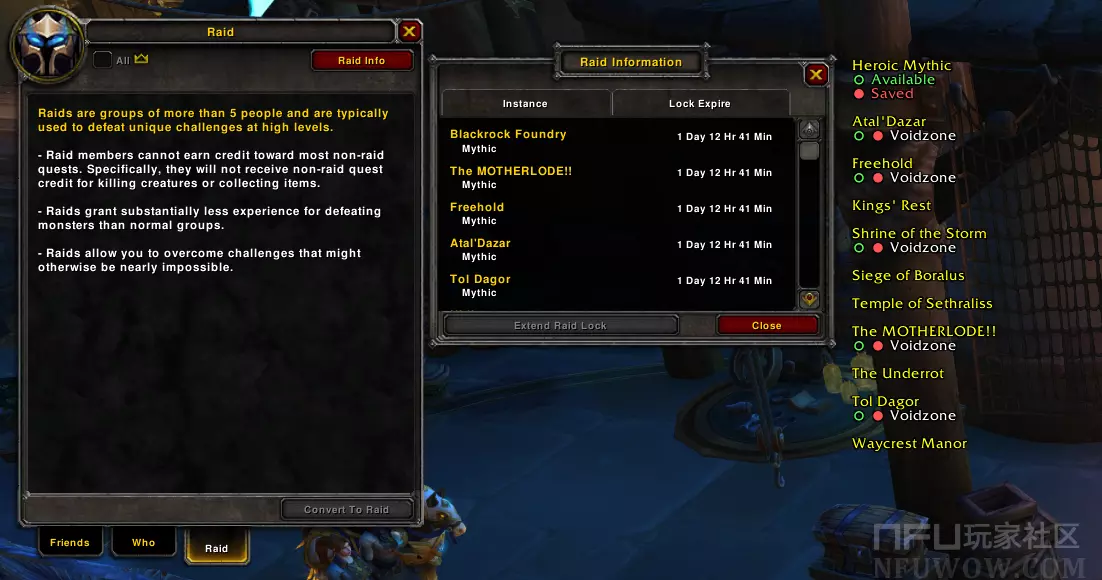Close the Raid window
1102x580 pixels.
coord(408,32)
